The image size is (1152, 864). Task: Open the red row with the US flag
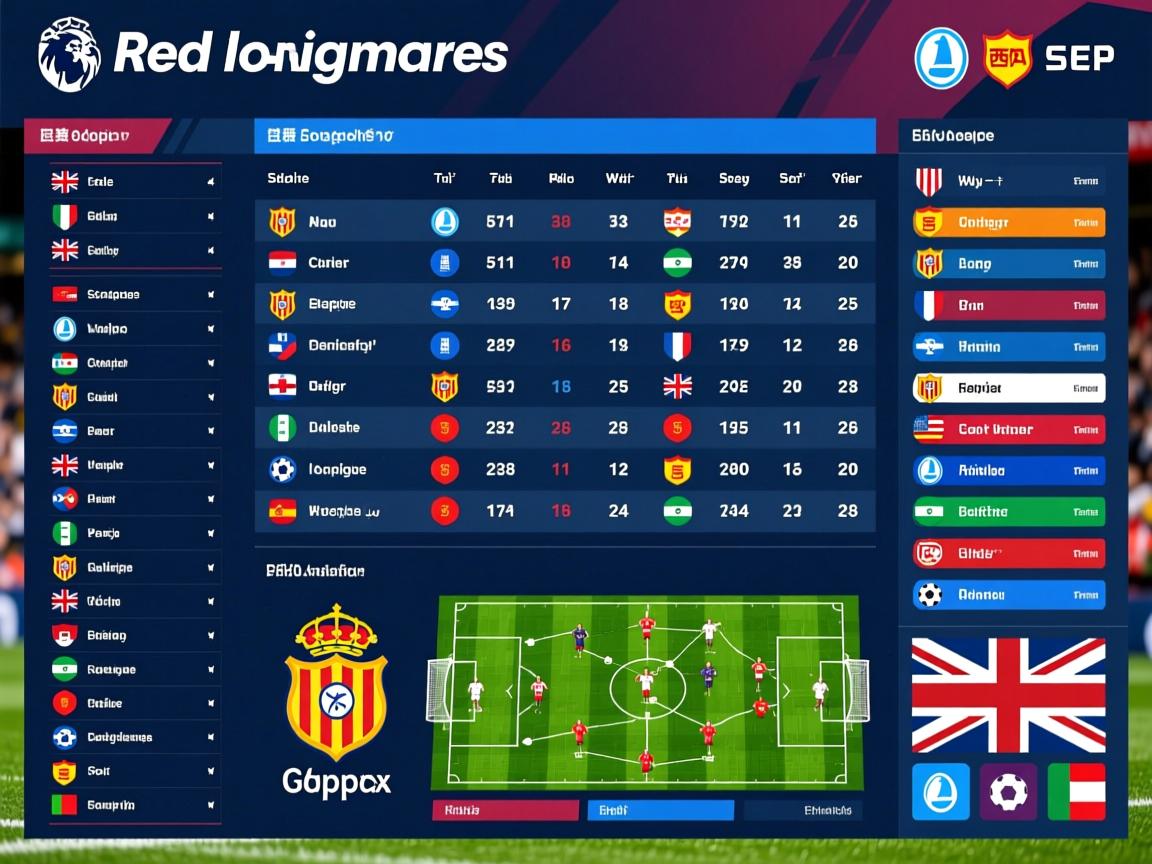(1009, 429)
